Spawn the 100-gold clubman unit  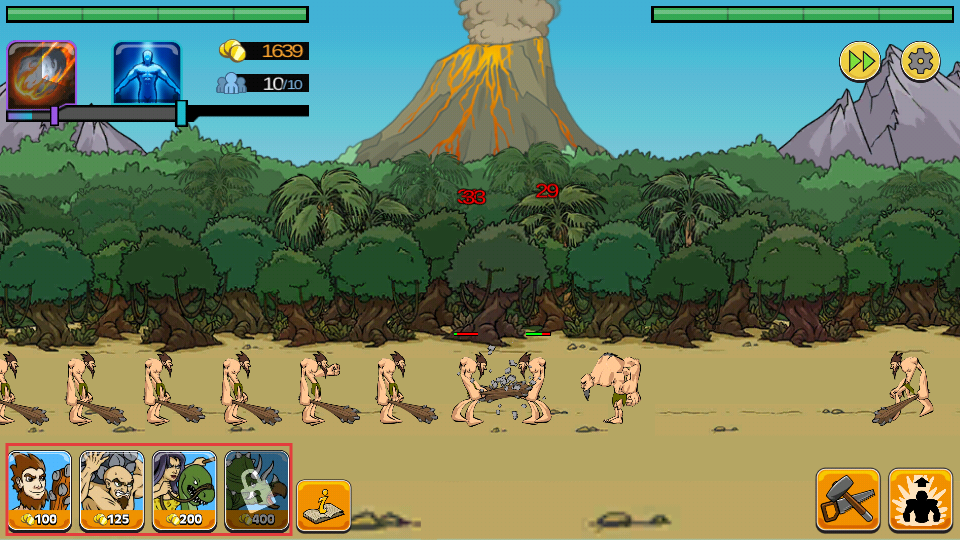click(x=40, y=490)
